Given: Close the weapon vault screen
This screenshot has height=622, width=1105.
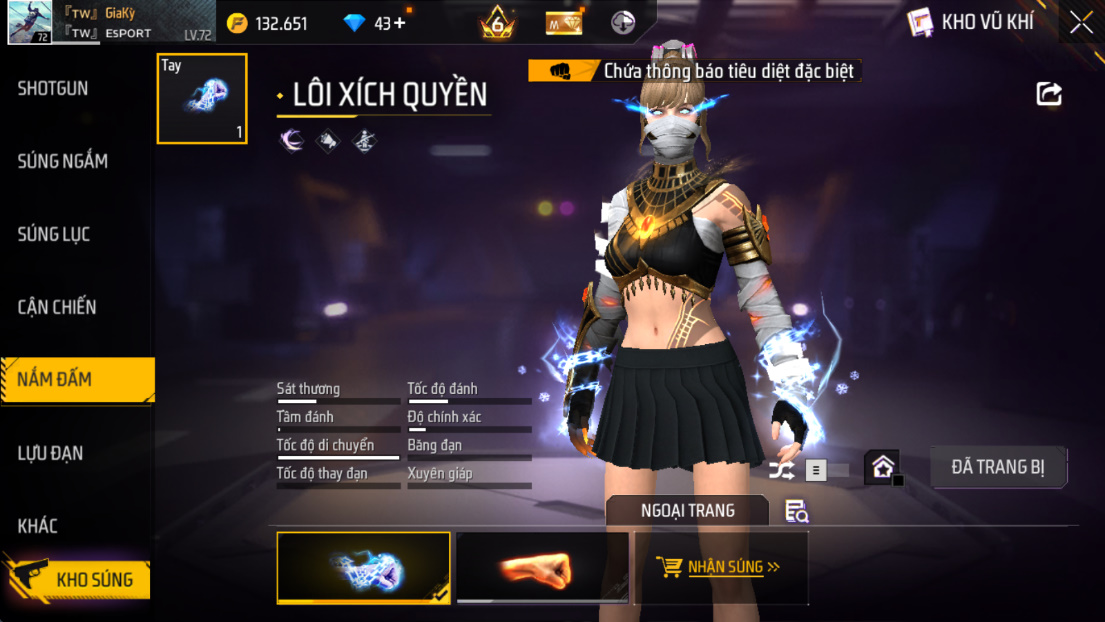Looking at the screenshot, I should pyautogui.click(x=1081, y=23).
